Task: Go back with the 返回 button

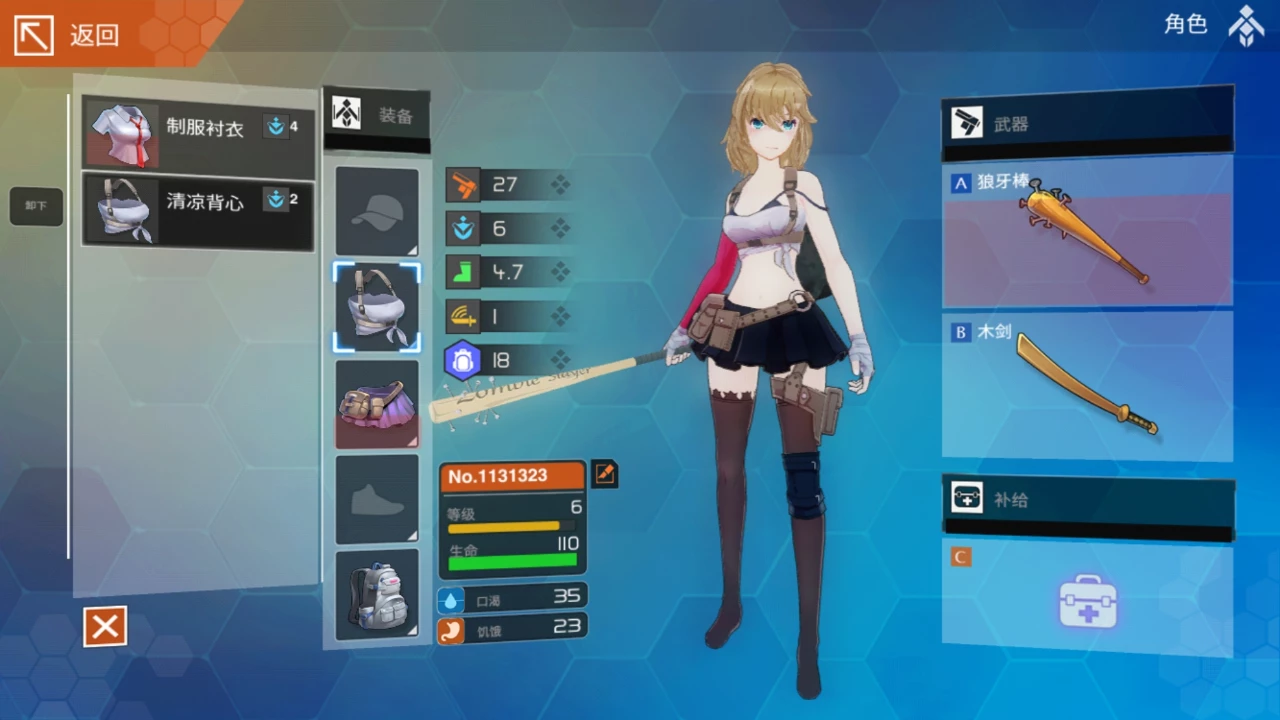Action: coord(68,35)
